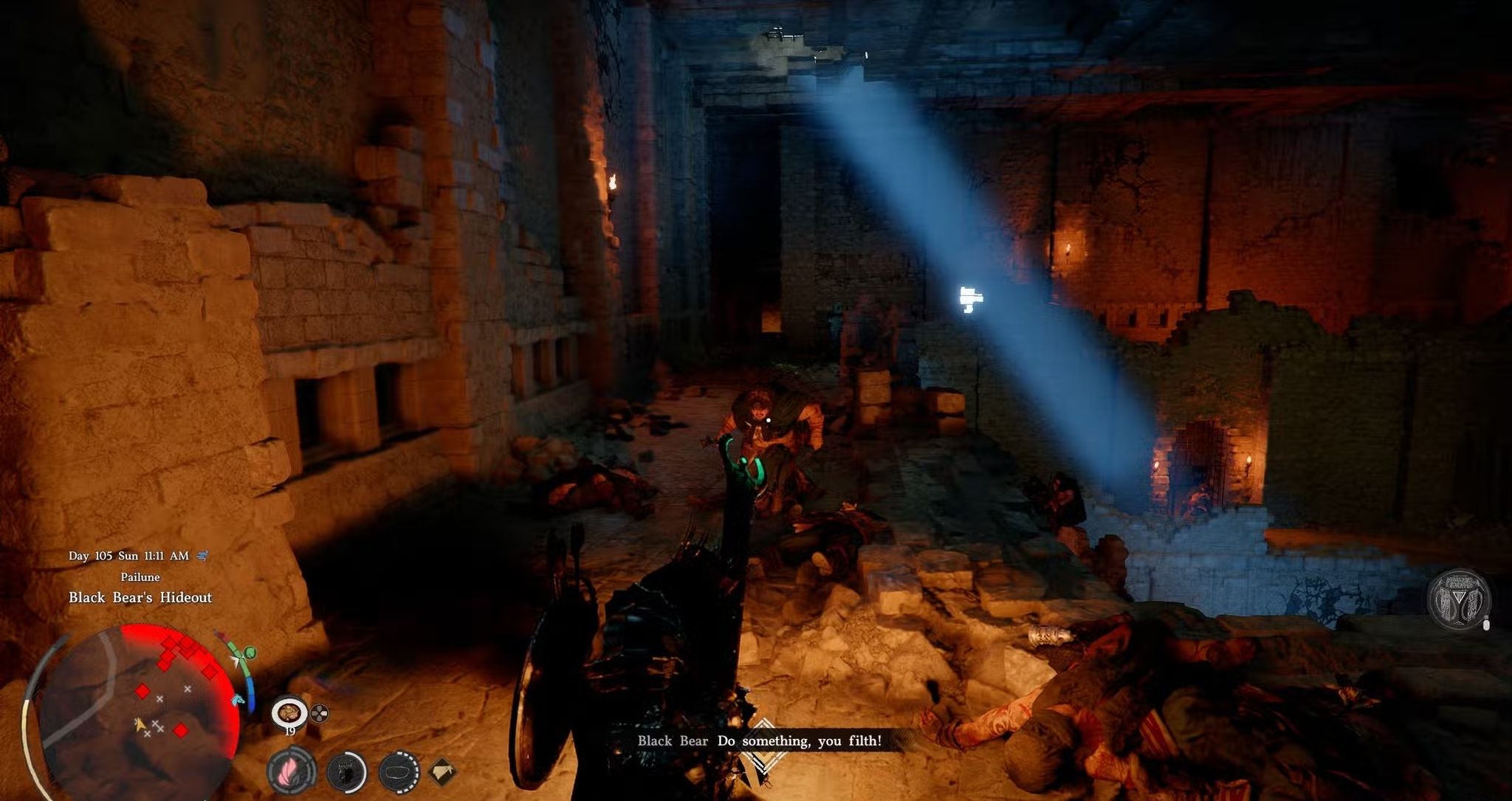The width and height of the screenshot is (1512, 801).
Task: Activate the pink flame skill icon
Action: pyautogui.click(x=290, y=771)
